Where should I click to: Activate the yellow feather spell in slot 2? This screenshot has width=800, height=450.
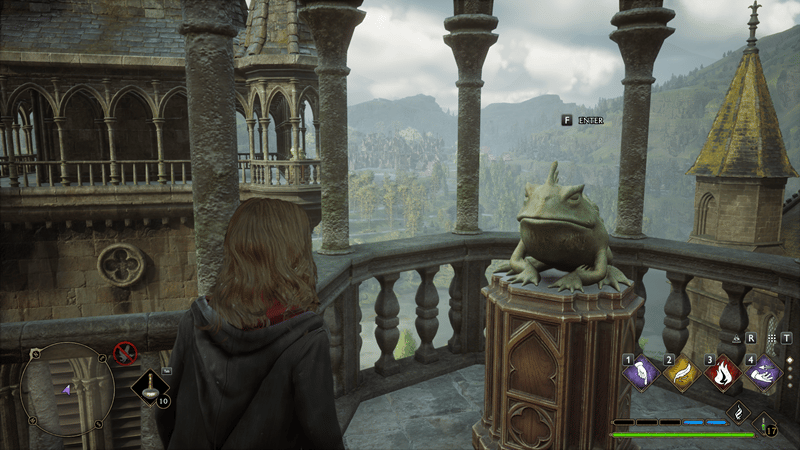pyautogui.click(x=682, y=374)
